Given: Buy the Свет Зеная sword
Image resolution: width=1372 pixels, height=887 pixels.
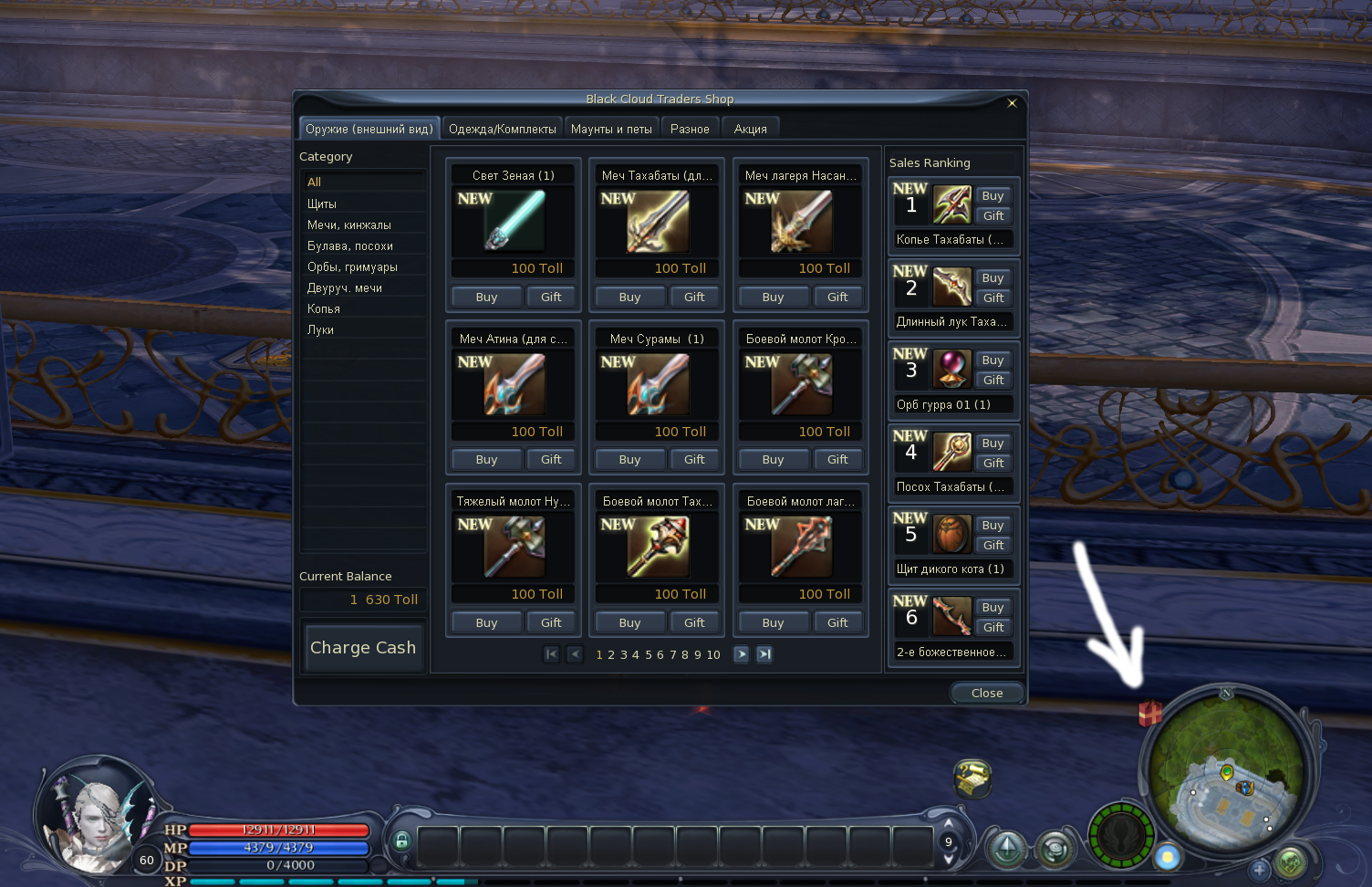Looking at the screenshot, I should click(x=486, y=297).
